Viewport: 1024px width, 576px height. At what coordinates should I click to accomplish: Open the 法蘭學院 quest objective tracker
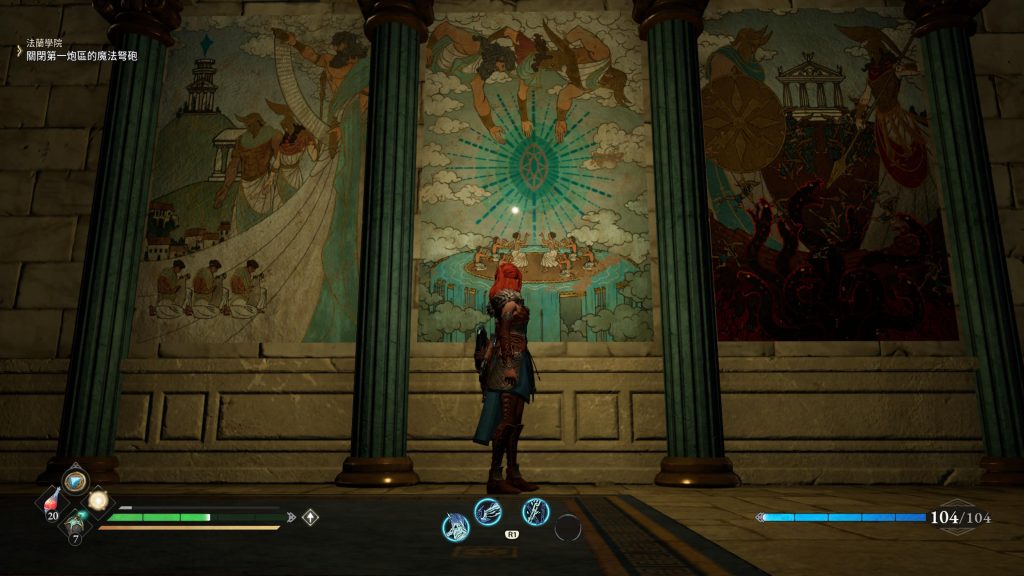tap(80, 50)
